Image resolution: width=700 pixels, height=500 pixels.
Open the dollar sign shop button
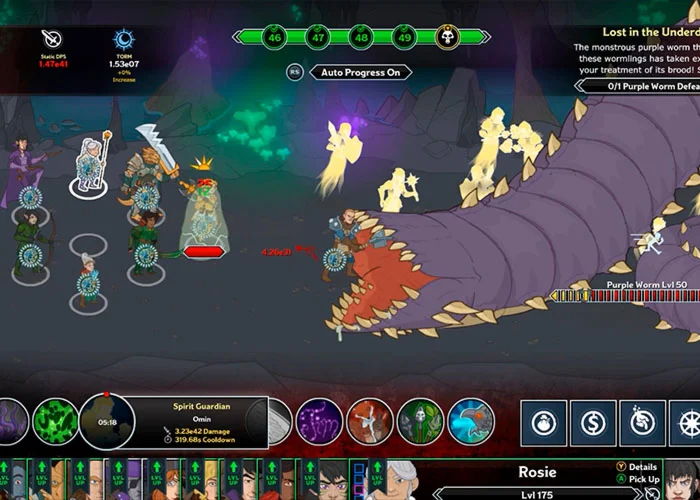[x=594, y=423]
